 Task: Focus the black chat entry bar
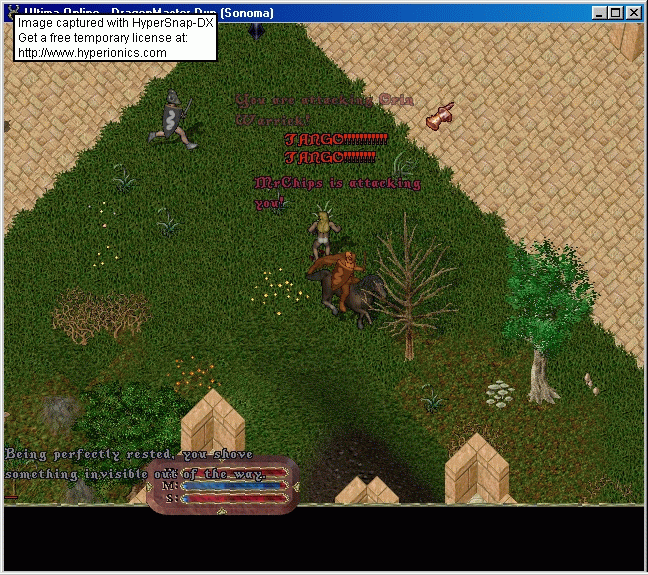(x=324, y=538)
